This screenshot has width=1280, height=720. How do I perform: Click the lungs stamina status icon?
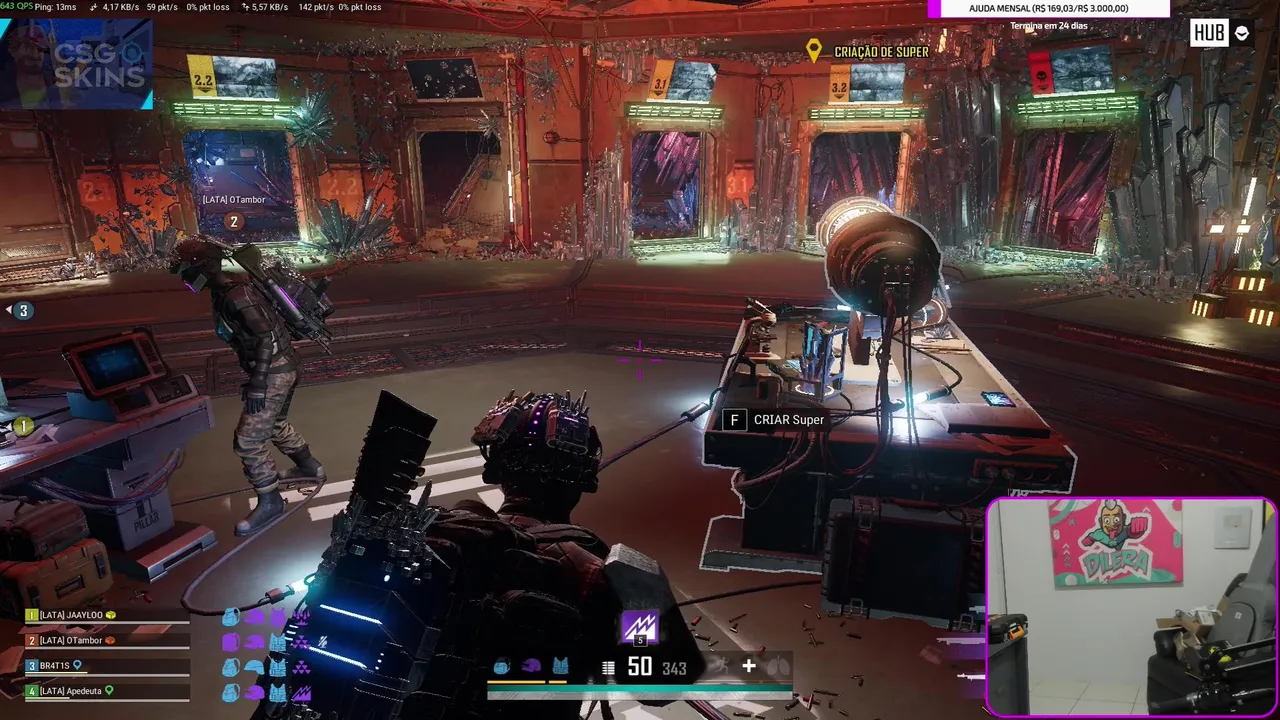tap(778, 666)
